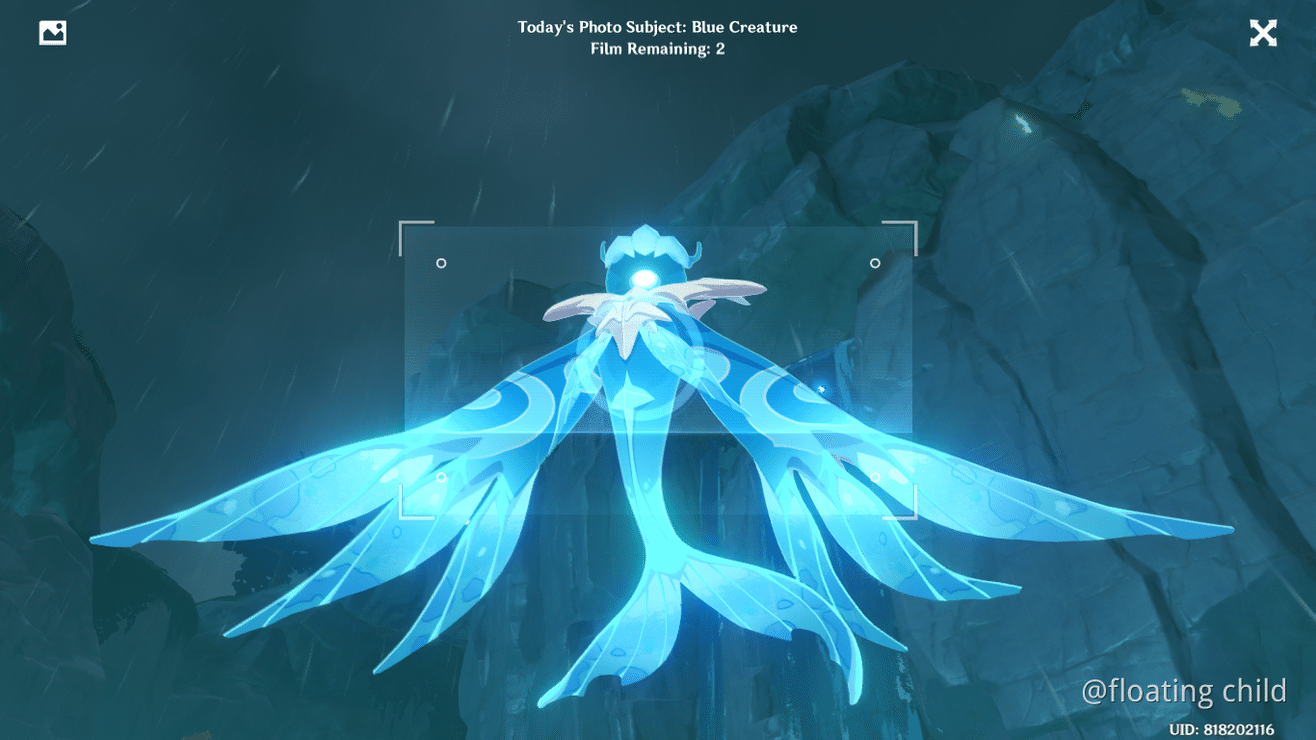
Task: Click the @floating child watermark
Action: (x=1184, y=690)
